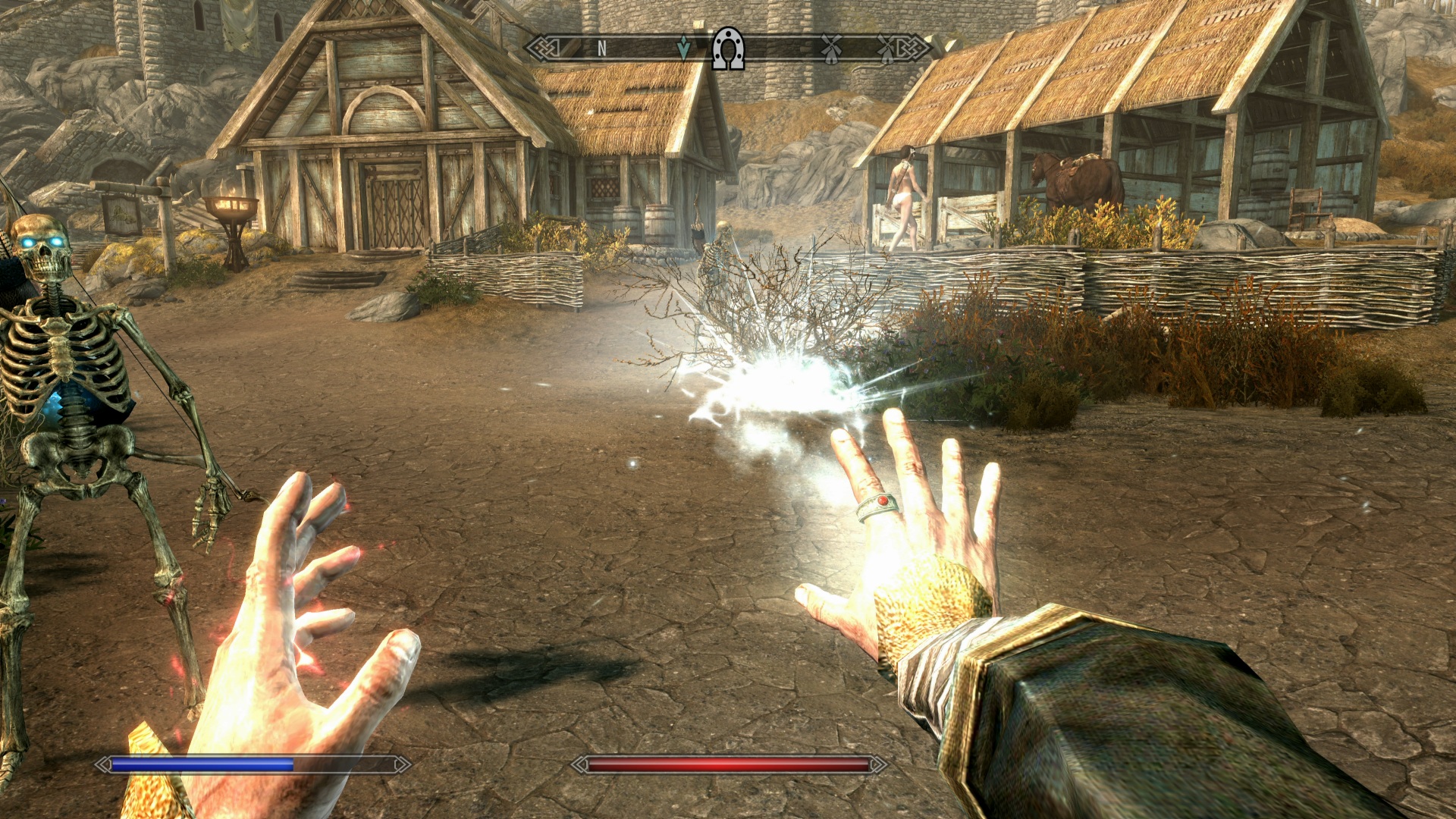Click the teal quest arrow on the compass

(x=683, y=49)
